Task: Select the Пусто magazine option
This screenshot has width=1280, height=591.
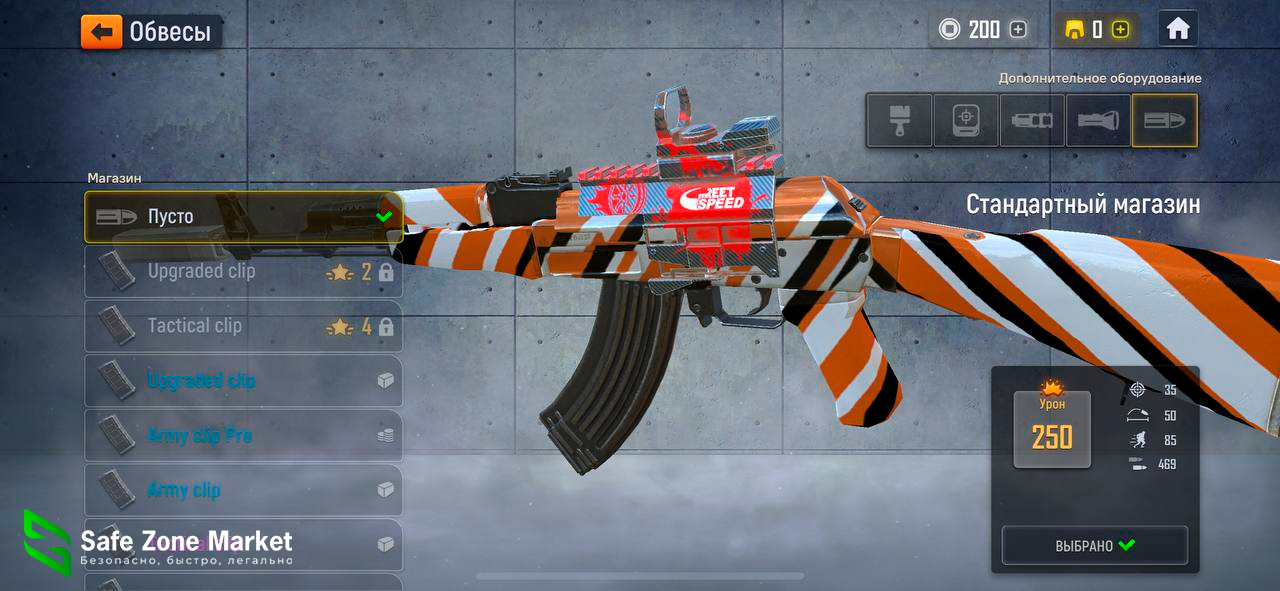Action: click(243, 217)
